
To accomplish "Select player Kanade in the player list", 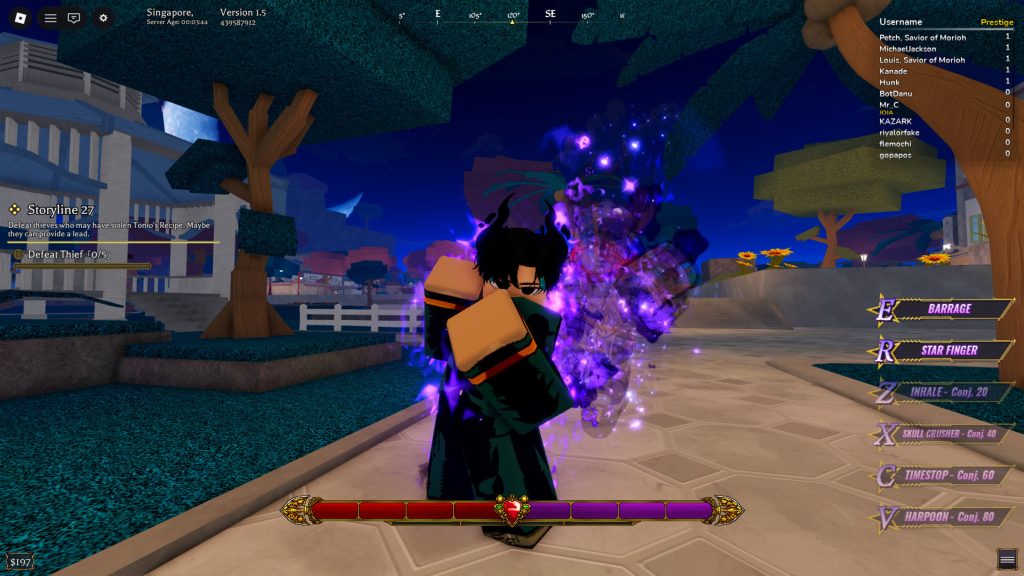I will point(893,71).
